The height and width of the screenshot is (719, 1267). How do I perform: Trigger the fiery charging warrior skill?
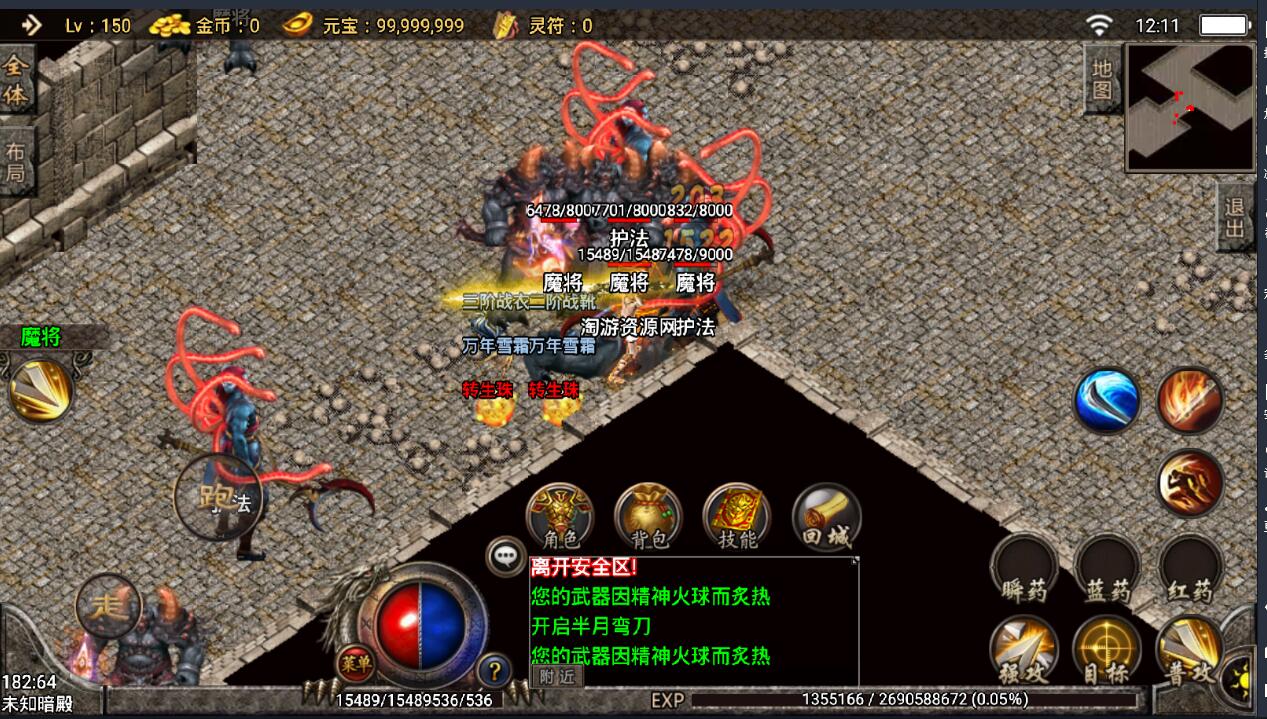[1190, 483]
